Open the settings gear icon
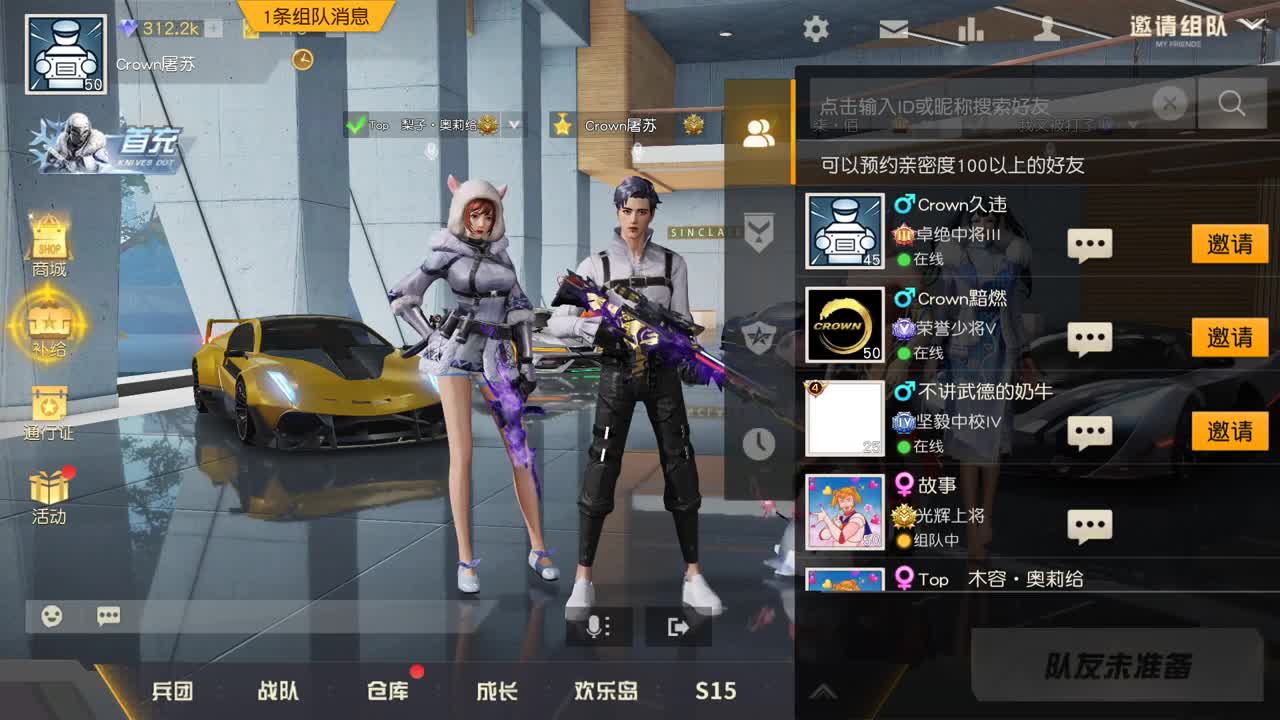Screen dimensions: 1280x720 coord(815,30)
